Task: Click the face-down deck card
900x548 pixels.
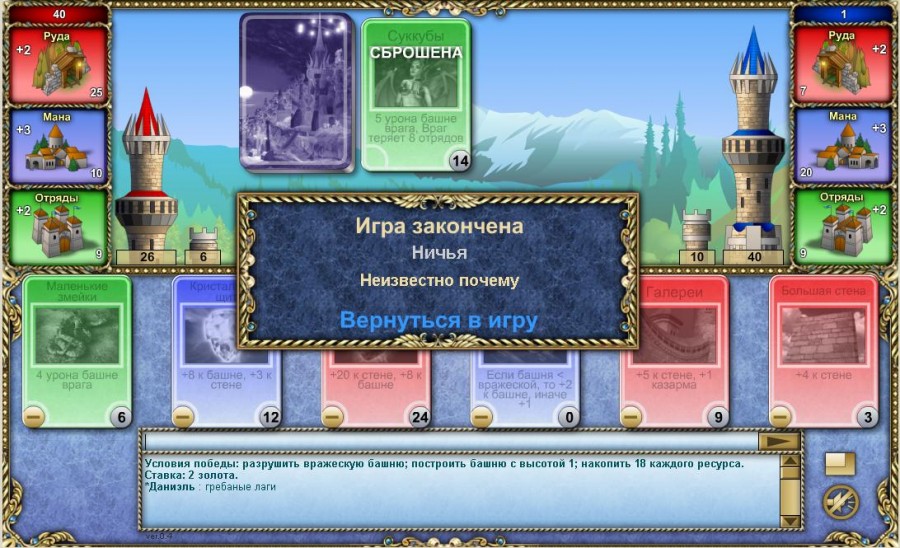Action: click(x=297, y=93)
